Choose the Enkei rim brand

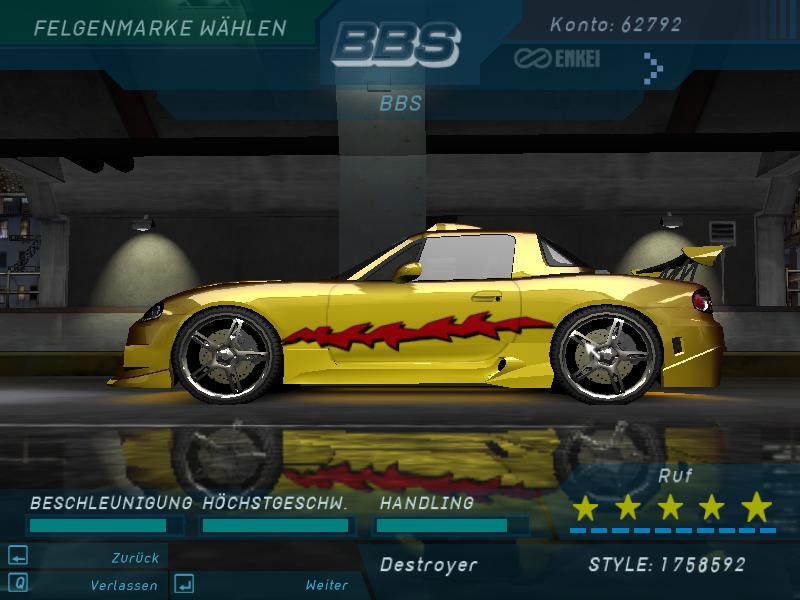pos(557,59)
